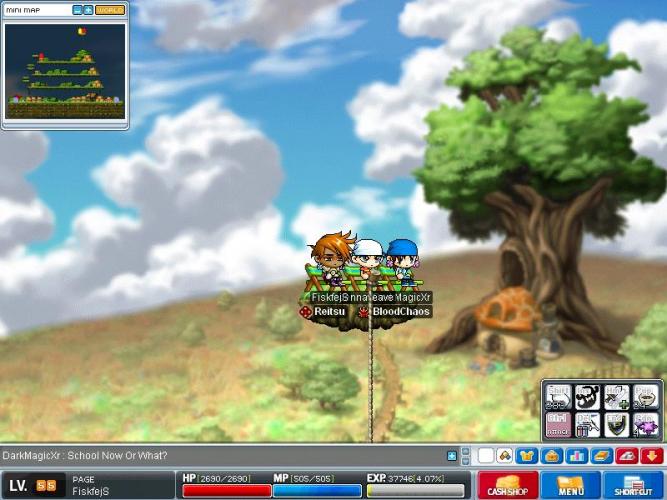Image resolution: width=667 pixels, height=500 pixels.
Task: Open the Menu button
Action: (571, 486)
